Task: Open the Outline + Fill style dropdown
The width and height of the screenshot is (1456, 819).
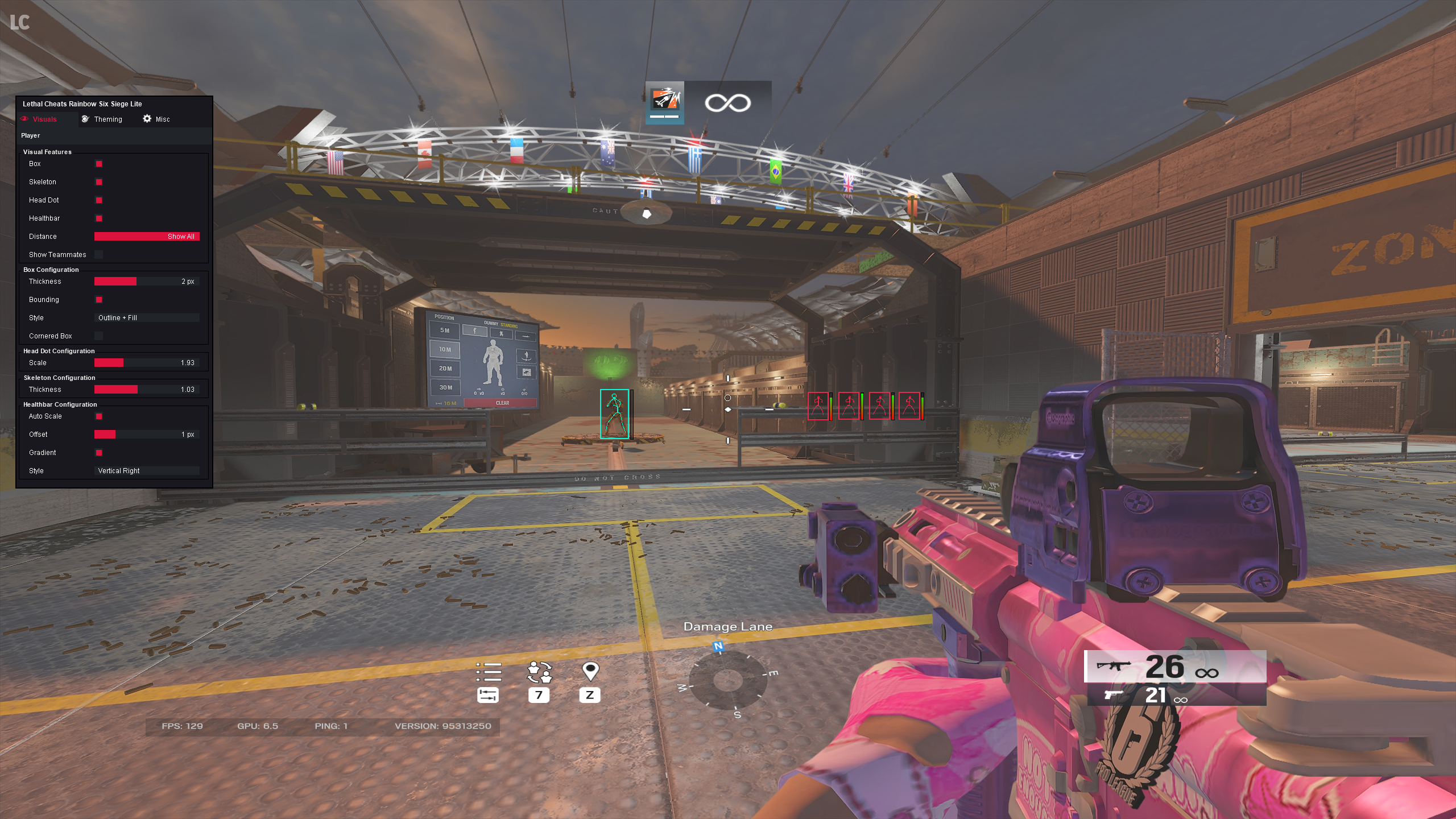Action: [147, 318]
